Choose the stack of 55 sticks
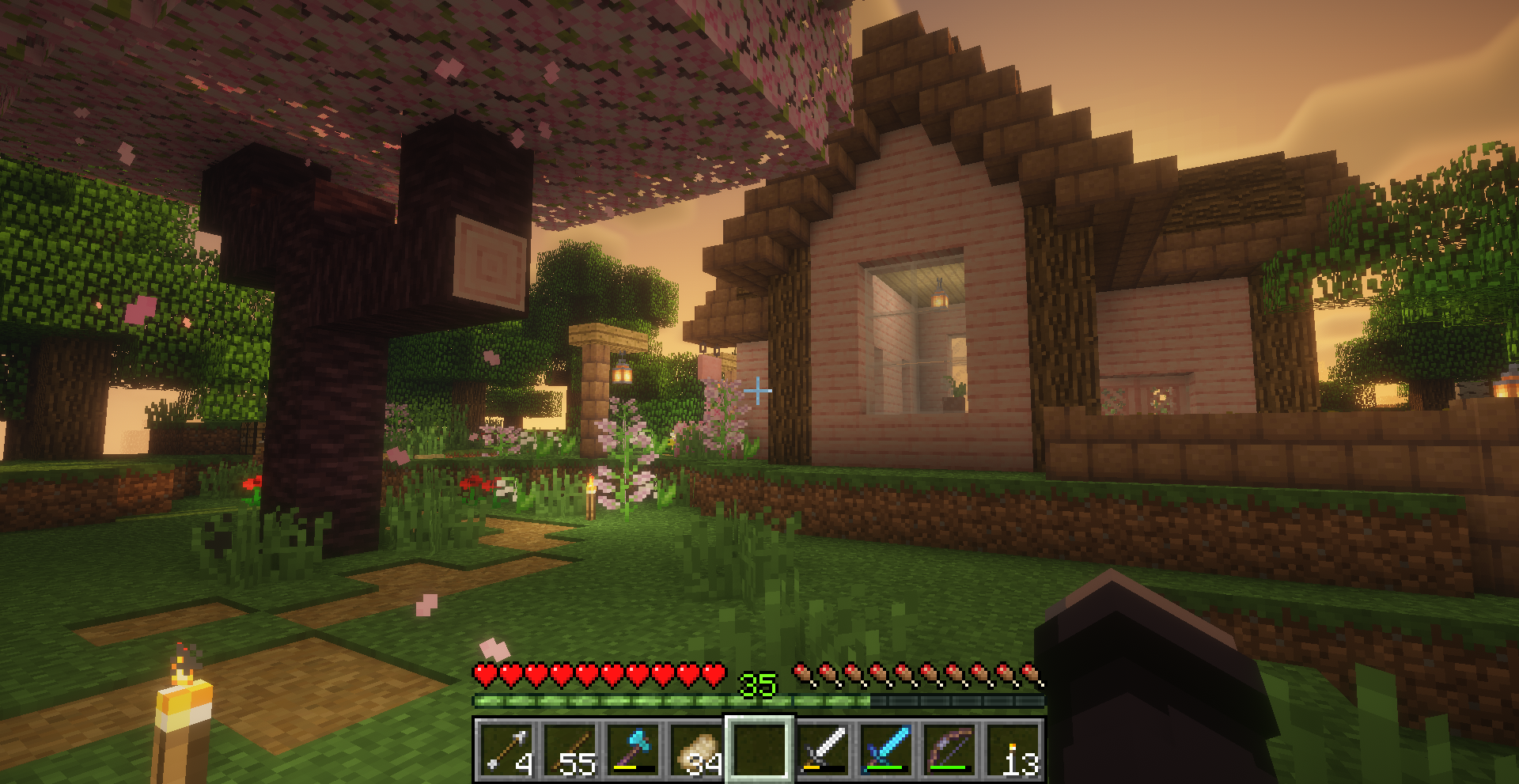 (570, 749)
